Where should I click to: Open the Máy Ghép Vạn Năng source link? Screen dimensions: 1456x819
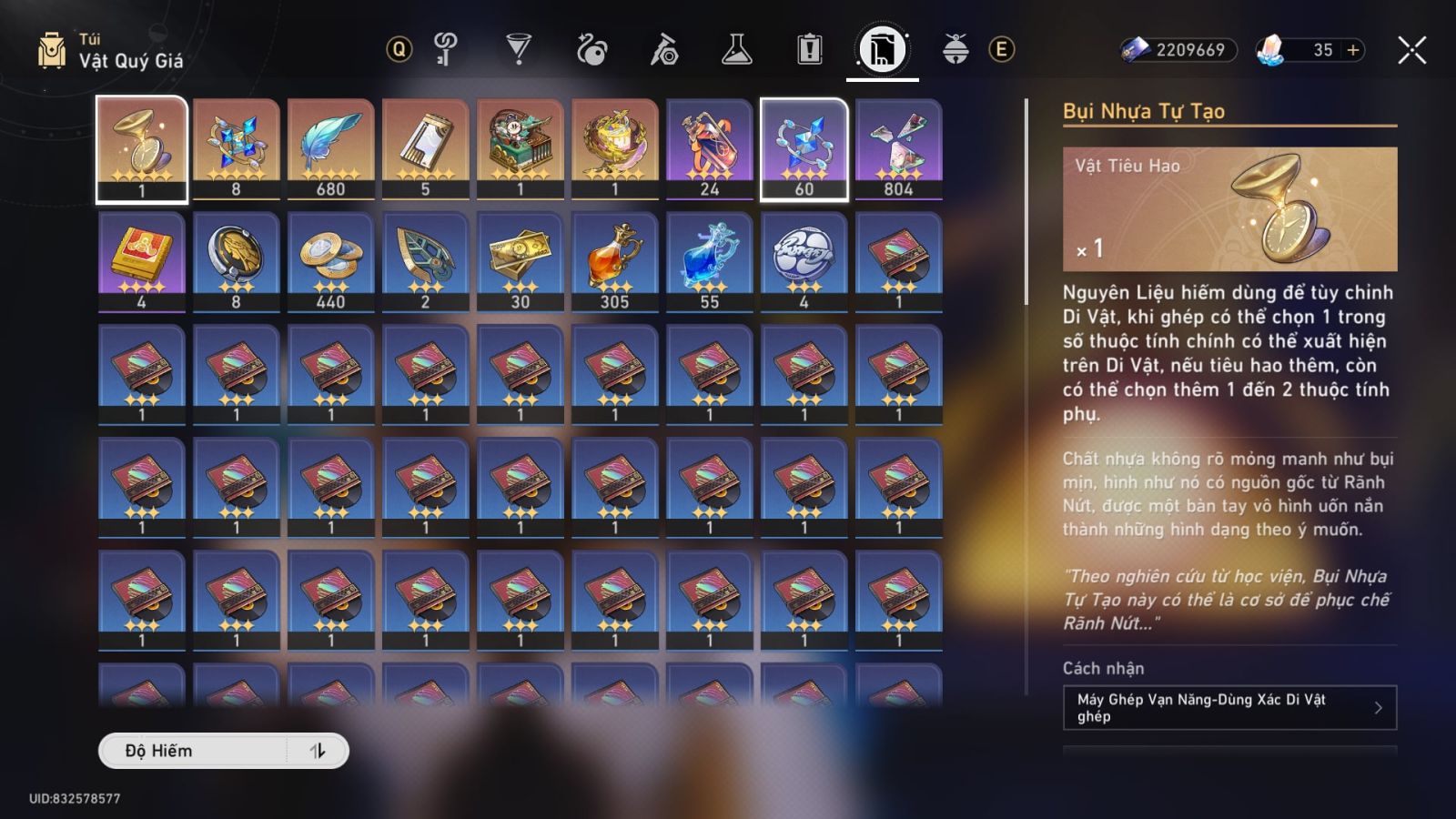click(x=1228, y=707)
